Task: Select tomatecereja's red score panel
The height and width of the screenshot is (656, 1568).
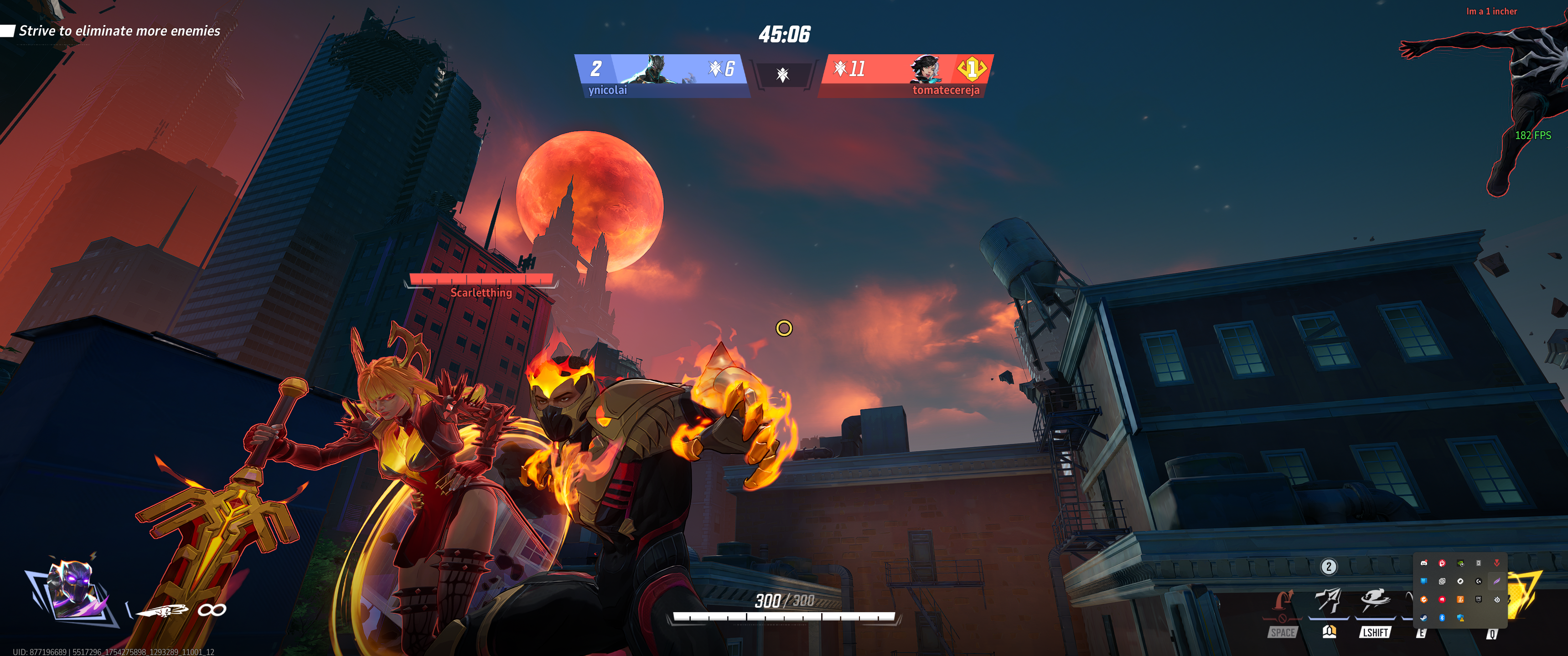Action: (906, 75)
